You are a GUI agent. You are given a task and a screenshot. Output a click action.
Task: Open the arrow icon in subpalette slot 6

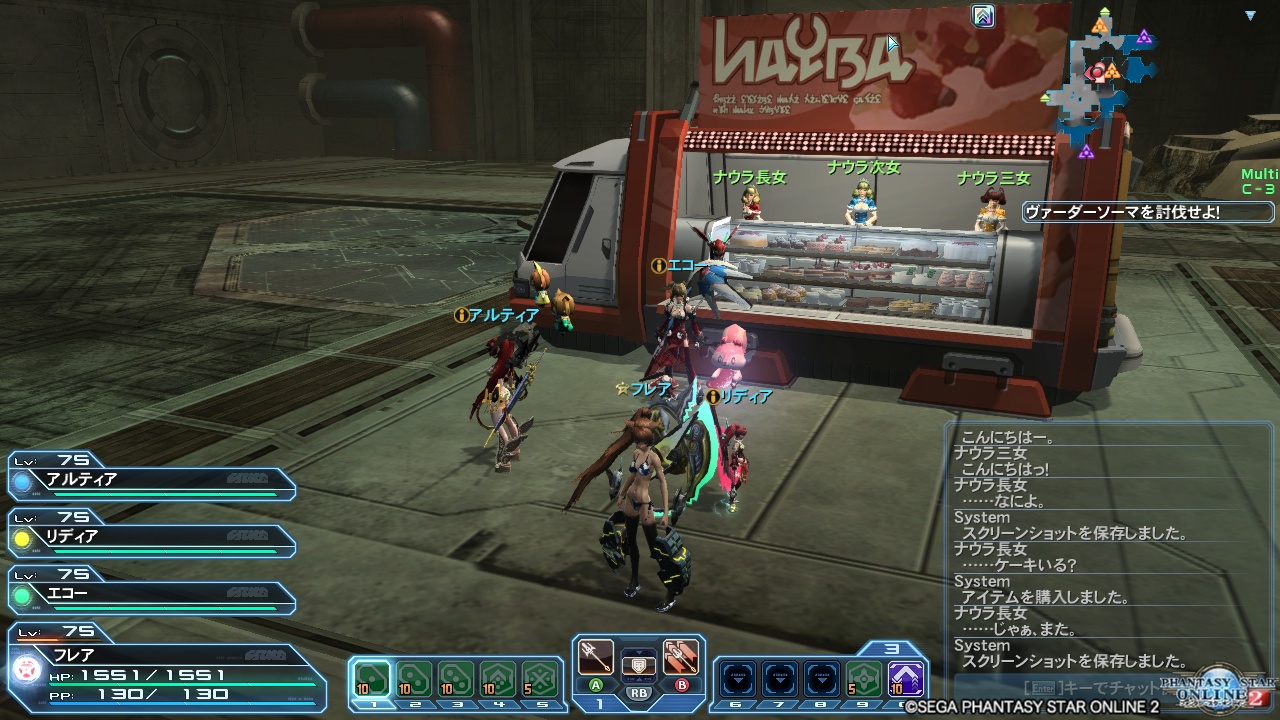737,676
